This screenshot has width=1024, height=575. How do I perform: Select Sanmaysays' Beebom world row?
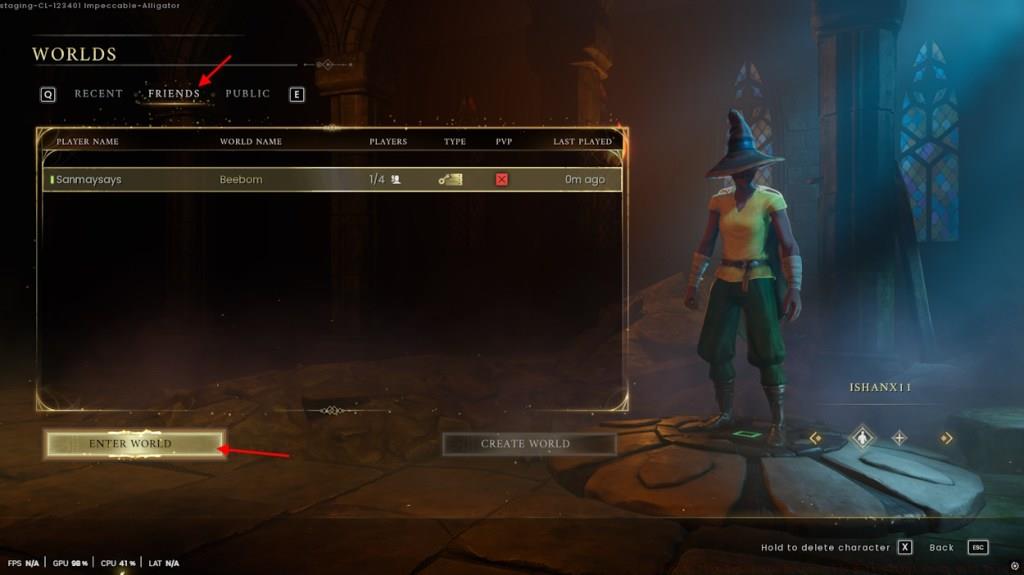[330, 180]
